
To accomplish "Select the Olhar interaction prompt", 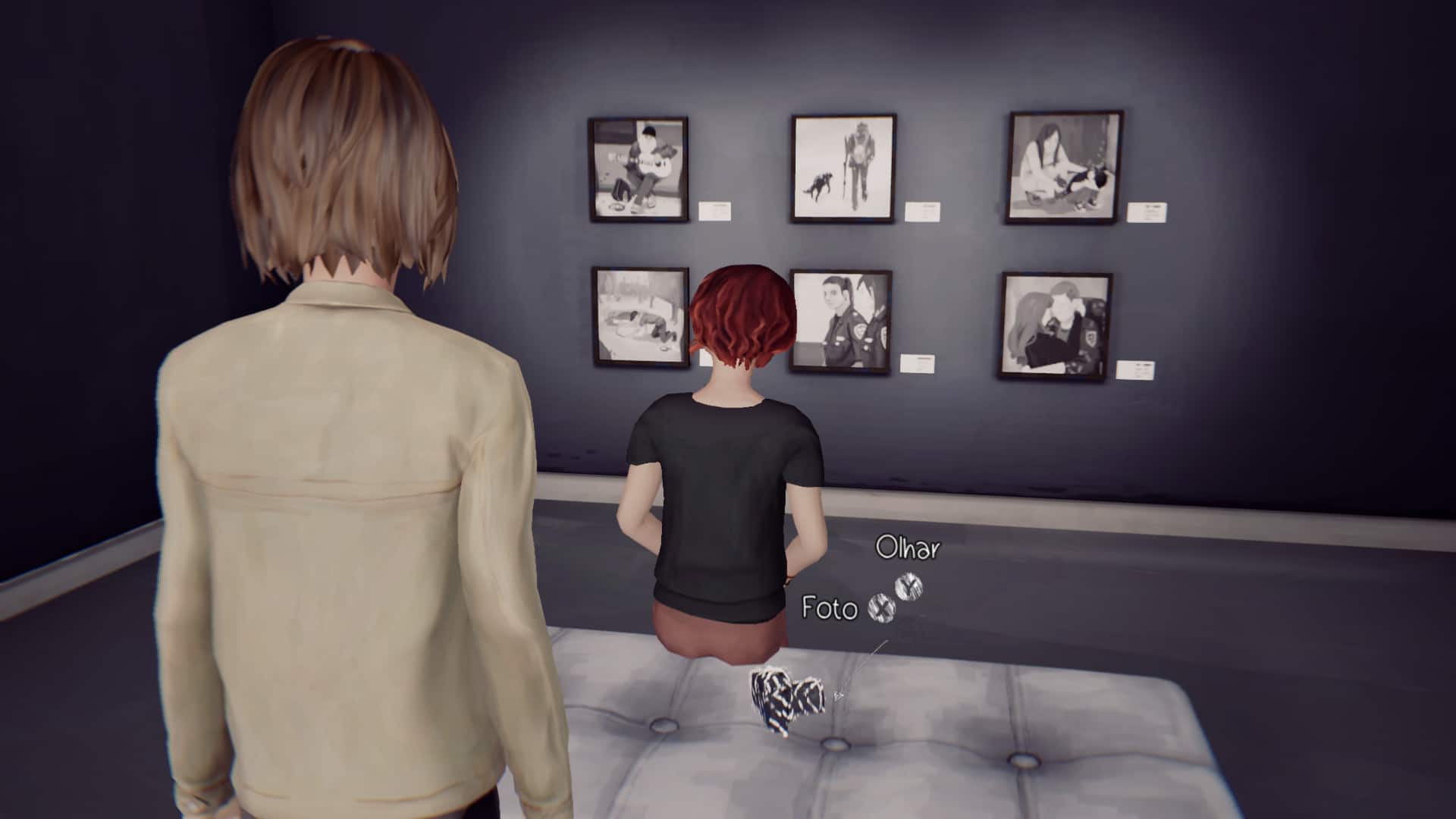I will pyautogui.click(x=908, y=548).
